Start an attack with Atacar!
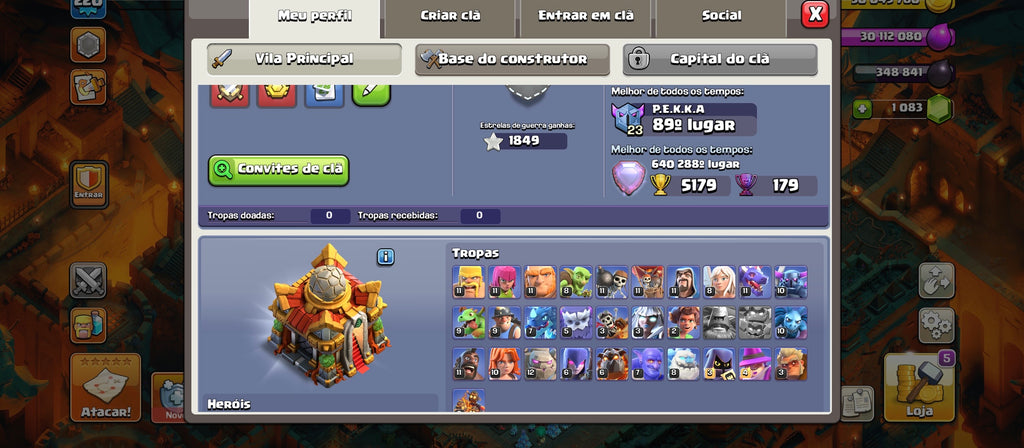The height and width of the screenshot is (448, 1024). point(105,387)
